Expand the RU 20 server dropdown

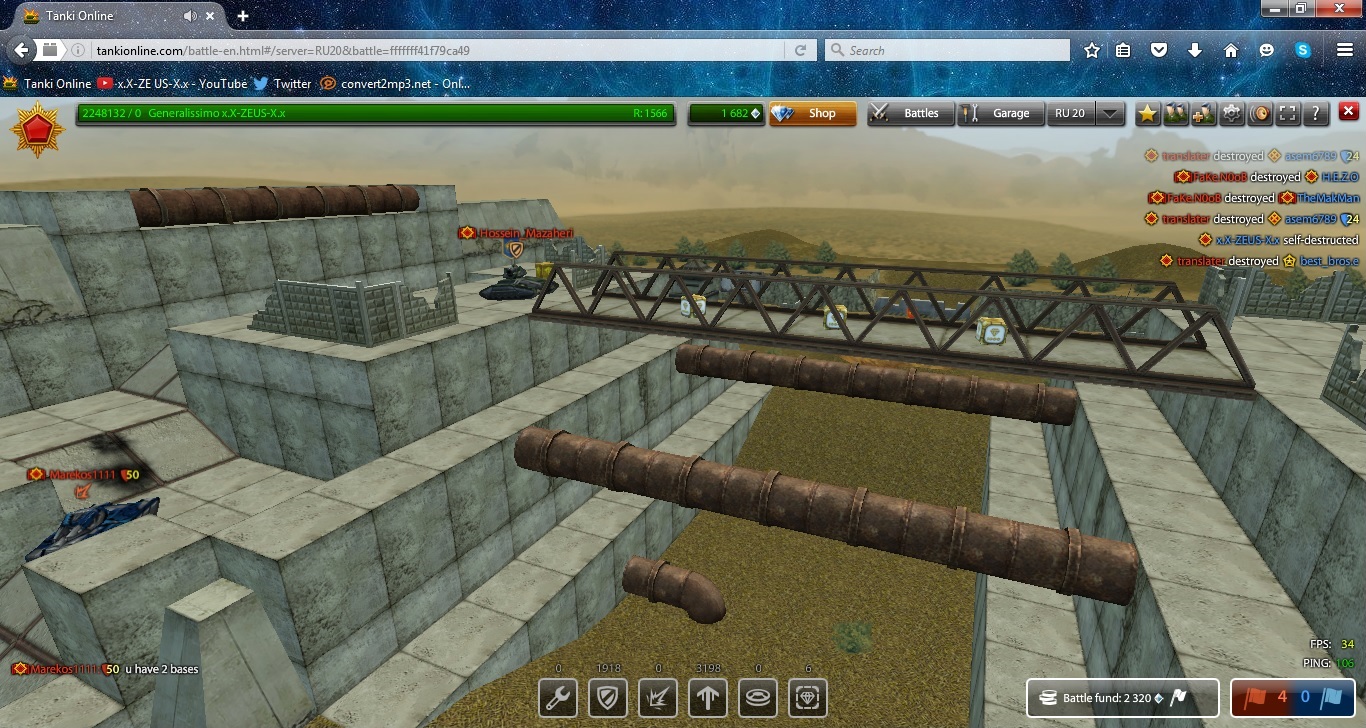[1110, 114]
